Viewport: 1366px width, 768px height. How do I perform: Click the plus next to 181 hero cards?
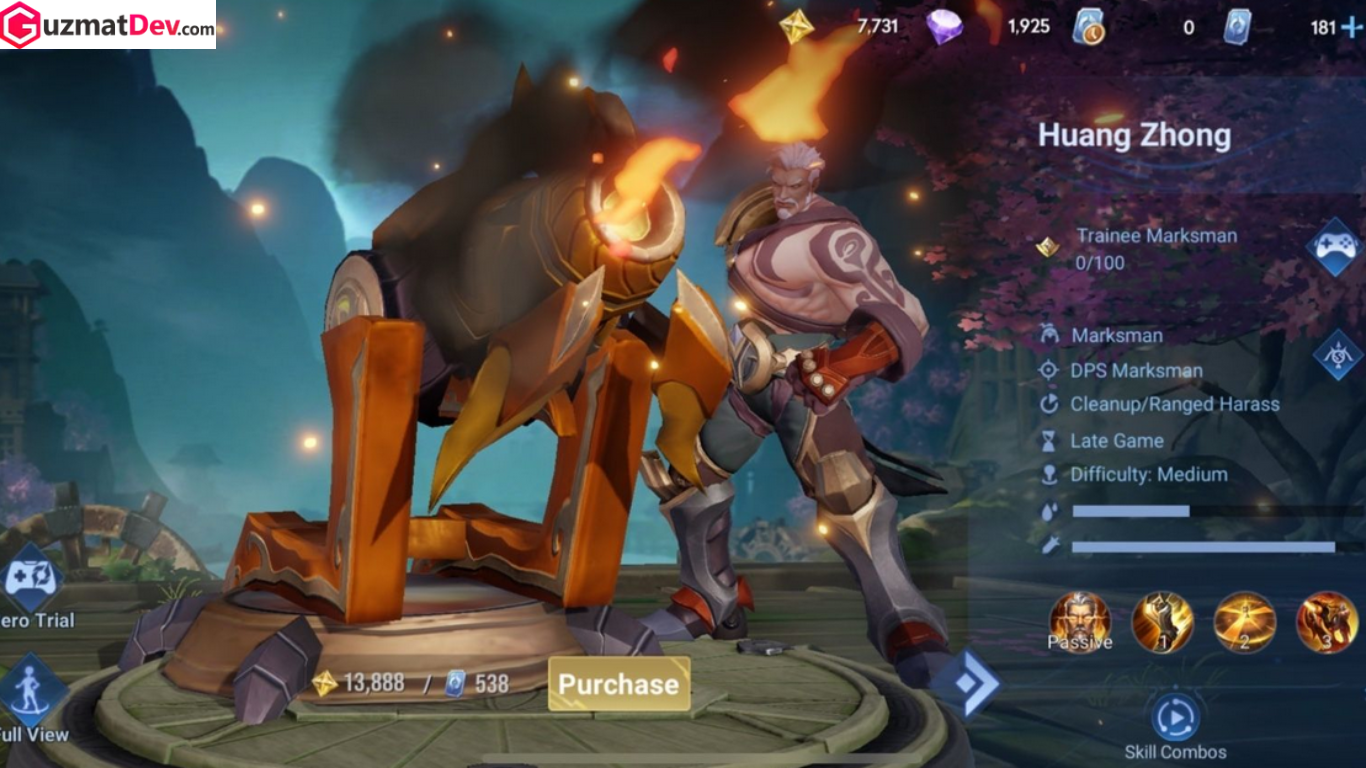1354,26
